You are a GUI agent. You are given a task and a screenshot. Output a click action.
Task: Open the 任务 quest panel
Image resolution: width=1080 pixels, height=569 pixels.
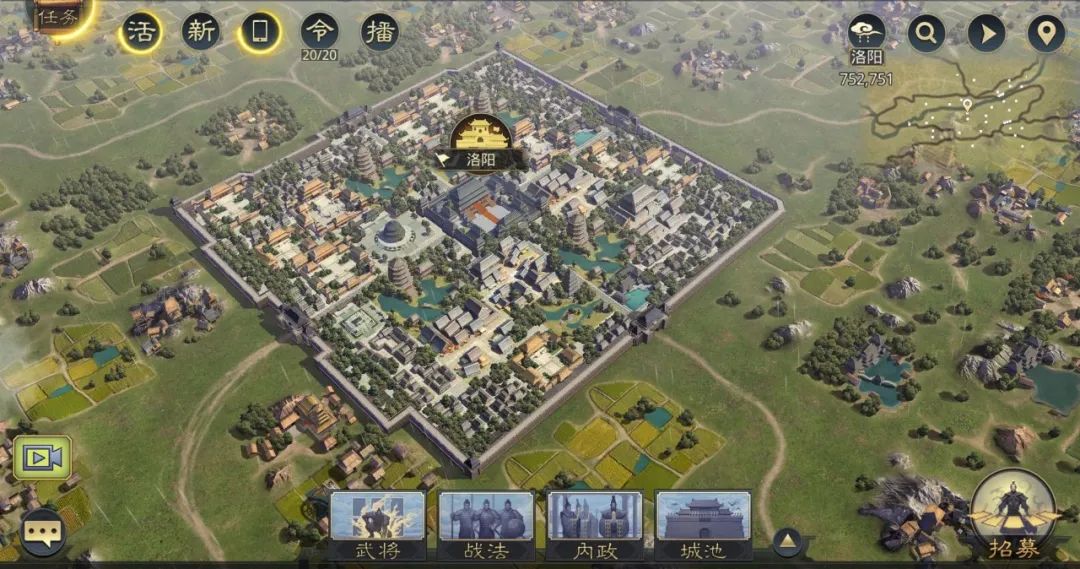click(57, 16)
